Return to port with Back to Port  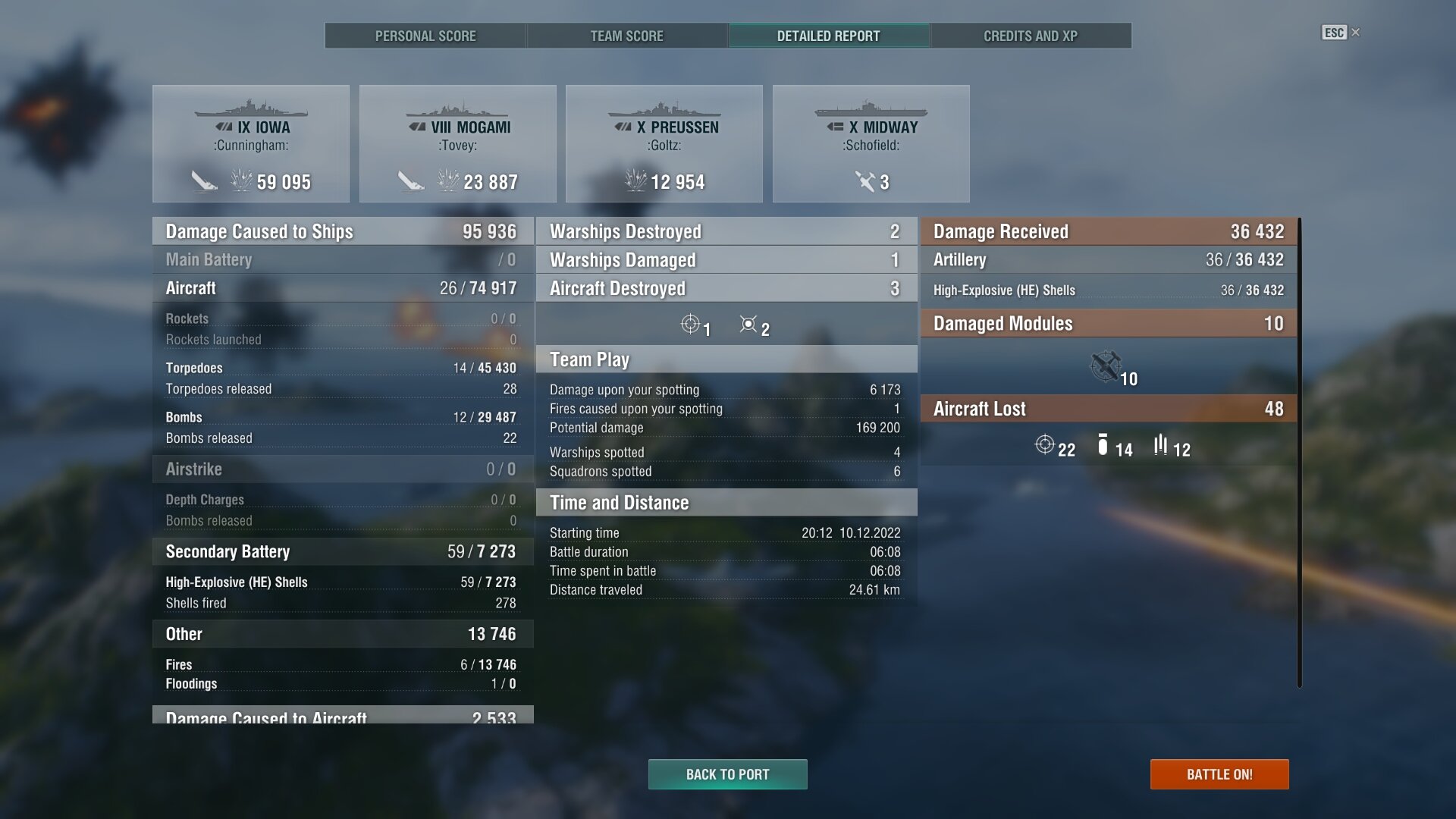click(727, 774)
